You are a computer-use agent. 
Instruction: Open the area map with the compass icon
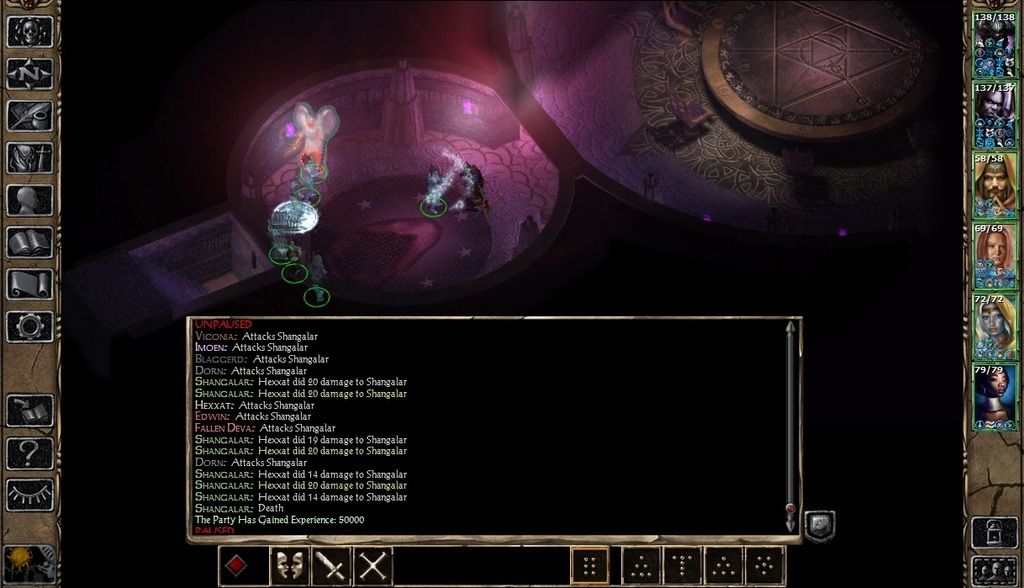[x=29, y=73]
